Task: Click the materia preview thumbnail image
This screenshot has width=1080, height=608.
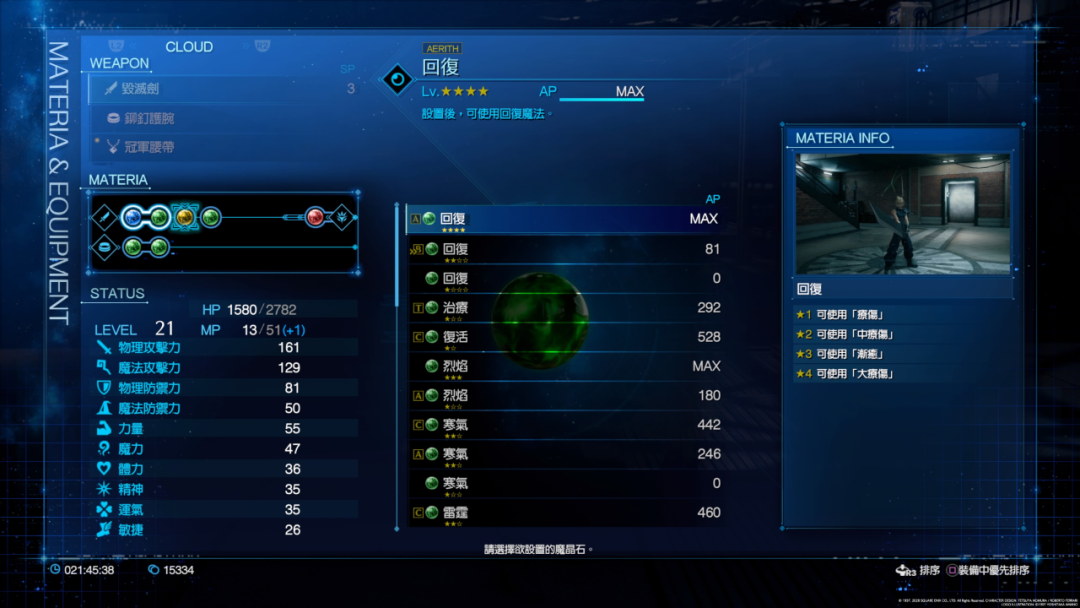Action: click(x=902, y=214)
